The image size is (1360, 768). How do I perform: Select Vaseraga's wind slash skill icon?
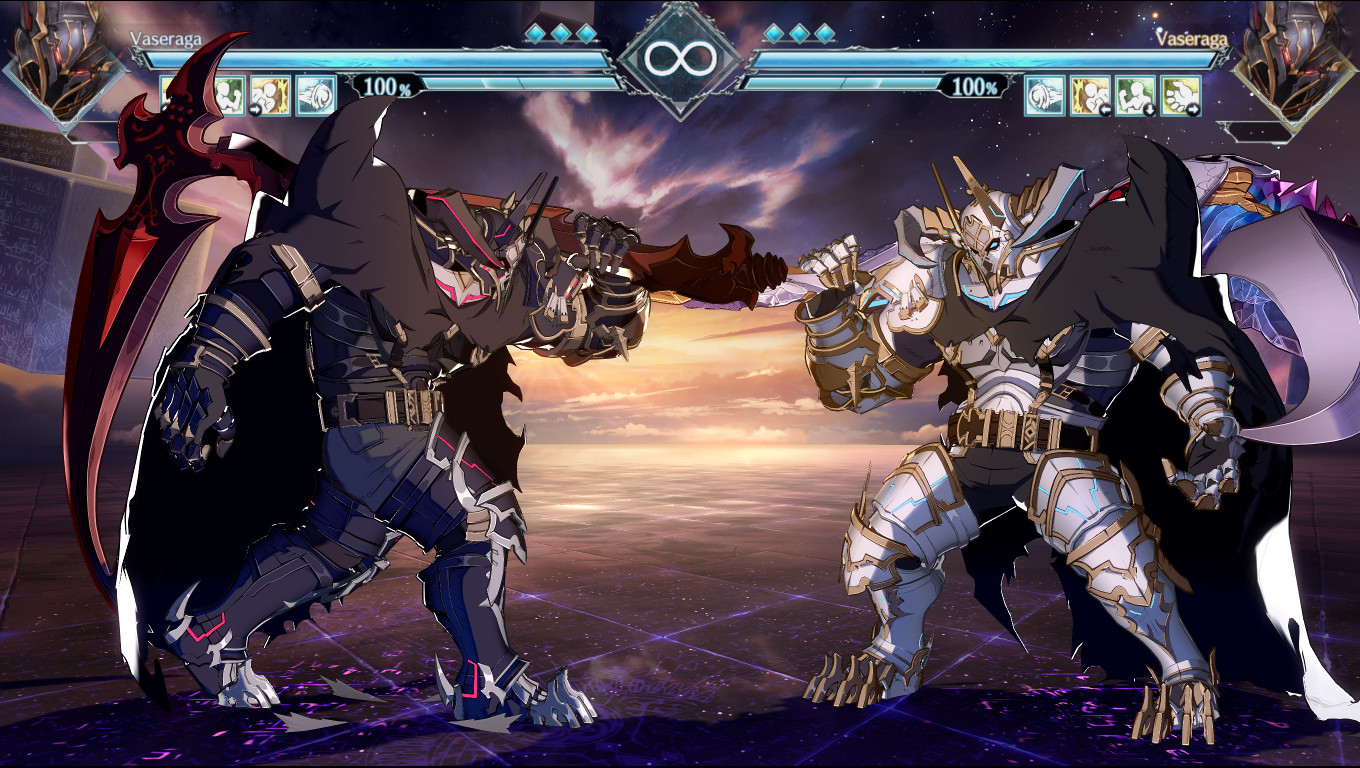314,95
